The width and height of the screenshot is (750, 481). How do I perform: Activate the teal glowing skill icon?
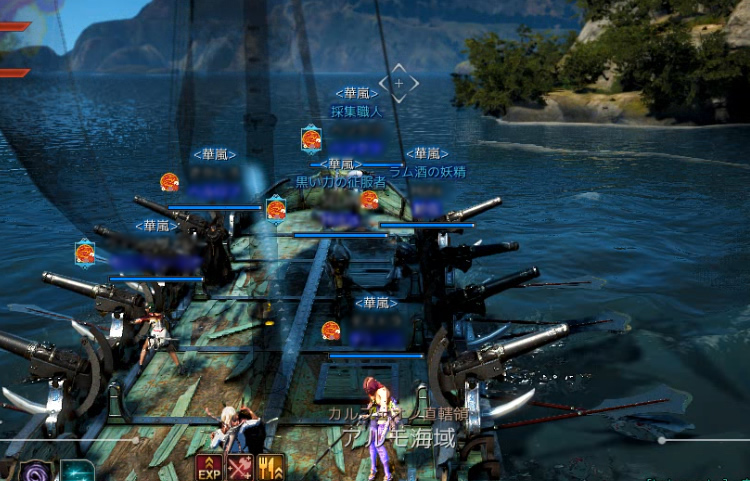click(x=77, y=472)
